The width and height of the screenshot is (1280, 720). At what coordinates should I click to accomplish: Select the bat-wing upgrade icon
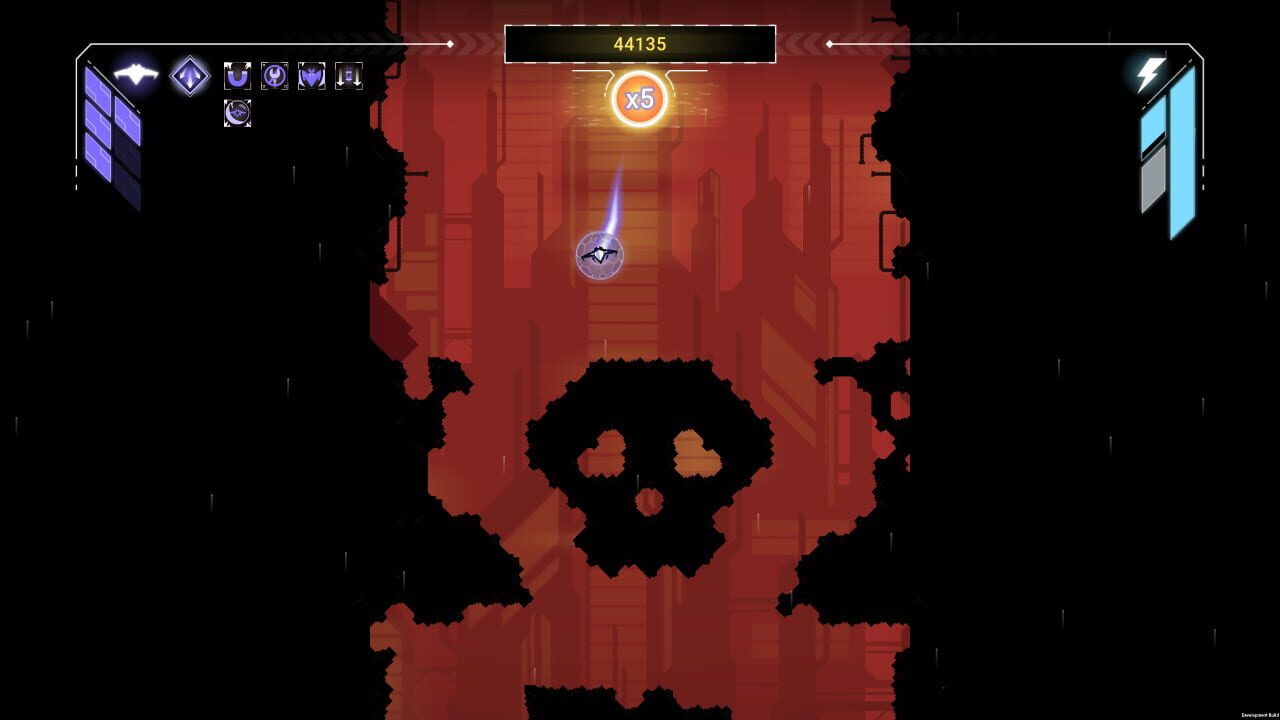tap(313, 76)
